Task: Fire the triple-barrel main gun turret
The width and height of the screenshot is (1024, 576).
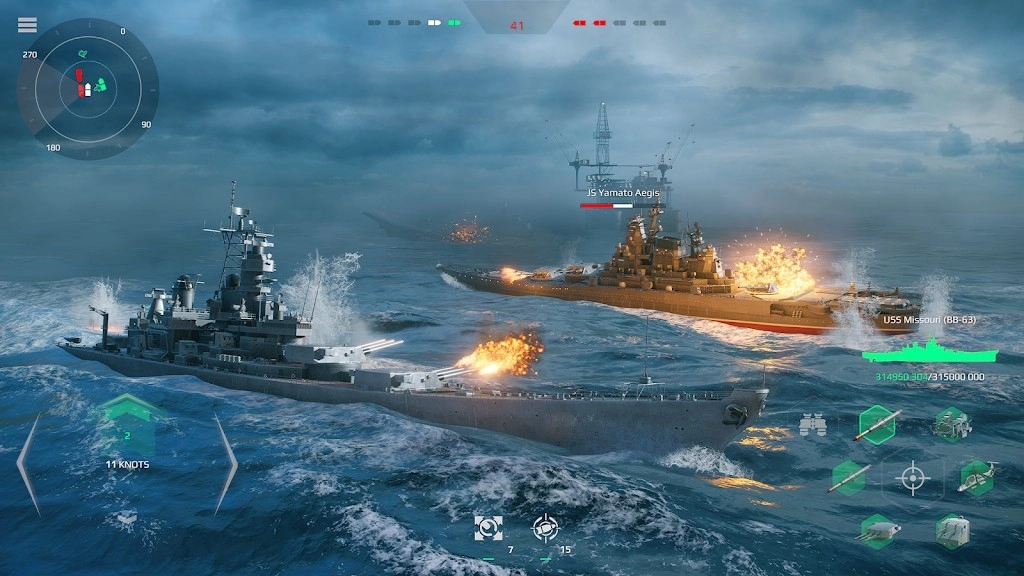Action: 877,530
